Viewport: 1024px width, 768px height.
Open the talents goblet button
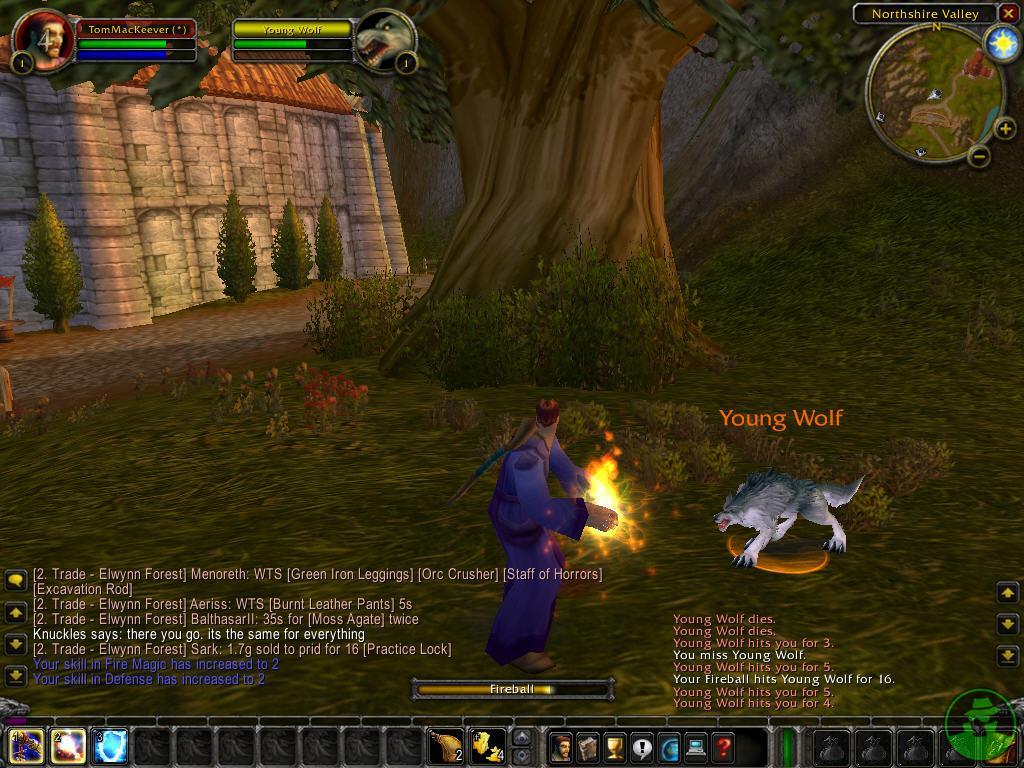pyautogui.click(x=615, y=747)
